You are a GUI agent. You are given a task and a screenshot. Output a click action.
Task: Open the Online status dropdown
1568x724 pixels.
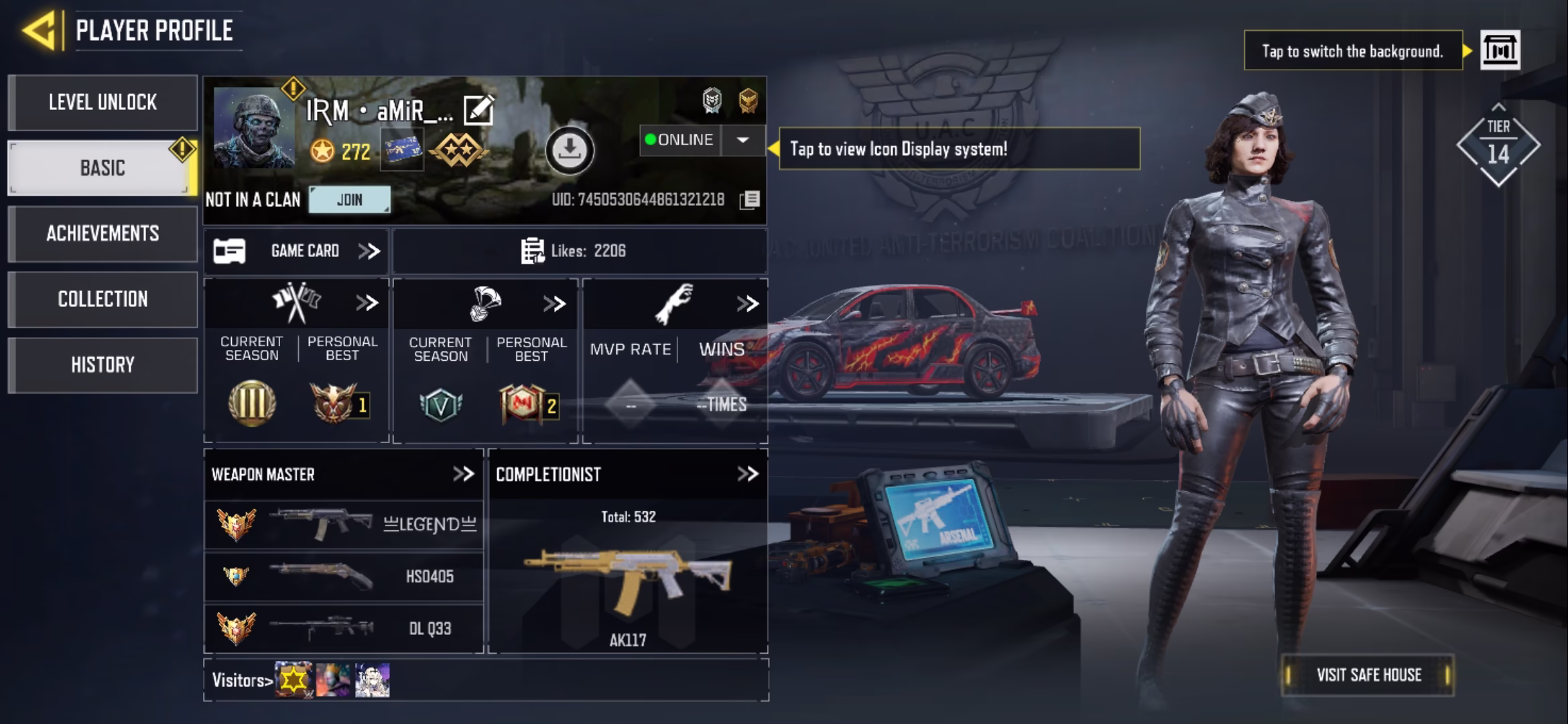point(742,140)
